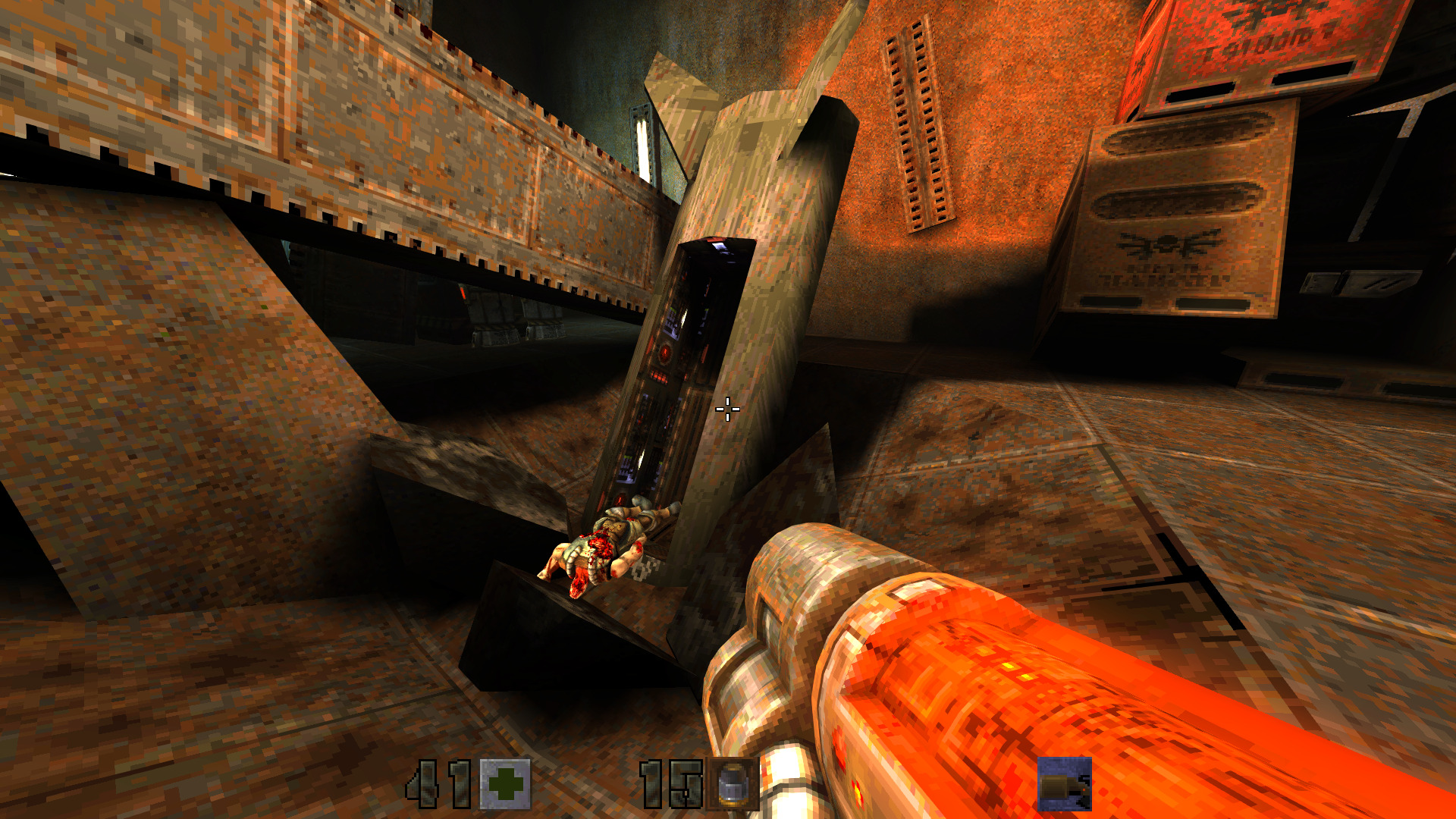Screen dimensions: 1456x819
Task: Click the crosshair in screen center
Action: 727,409
